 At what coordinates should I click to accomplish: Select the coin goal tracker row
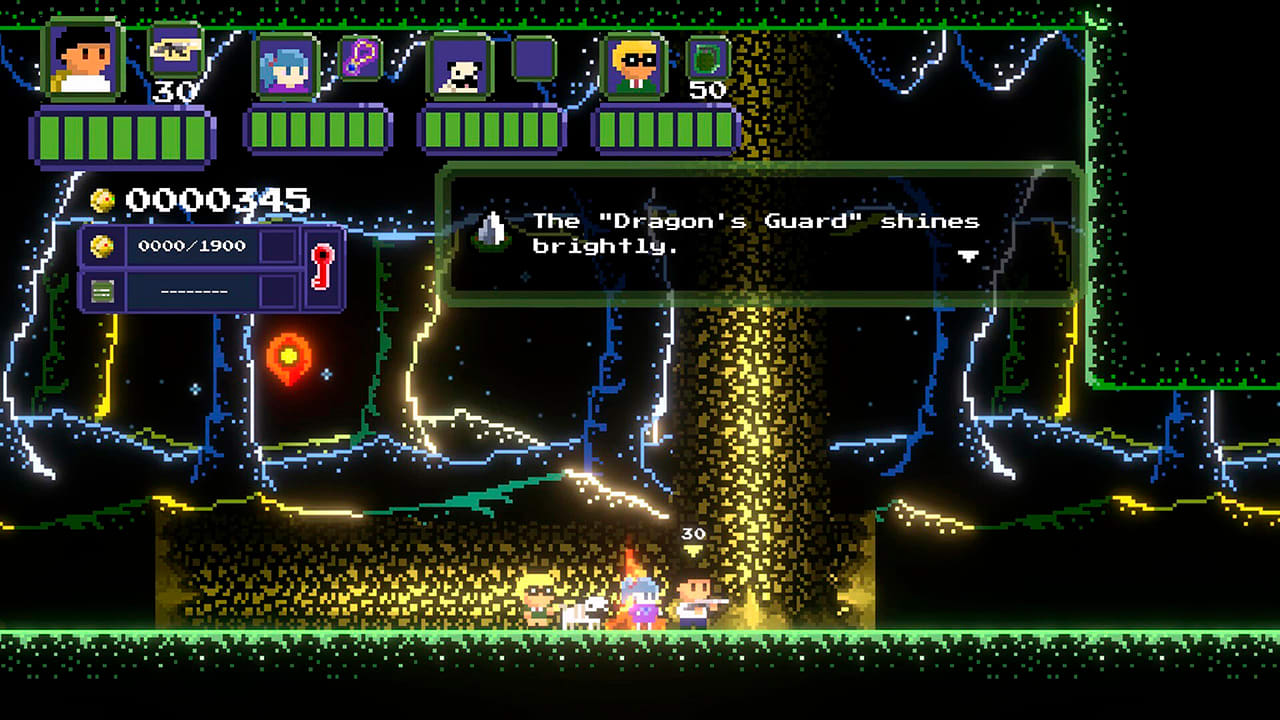point(188,246)
